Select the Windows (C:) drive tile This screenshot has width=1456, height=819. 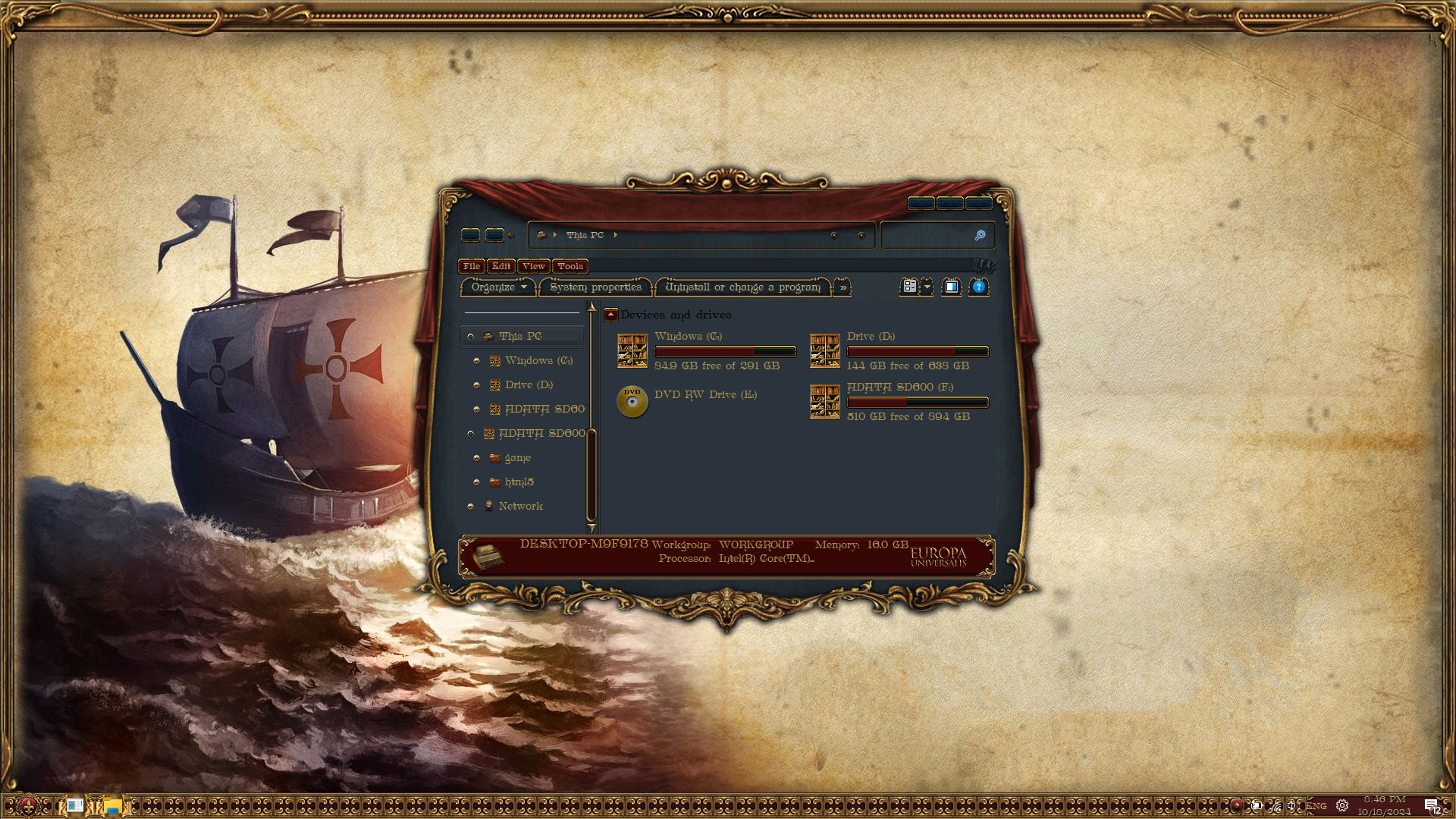tap(707, 351)
